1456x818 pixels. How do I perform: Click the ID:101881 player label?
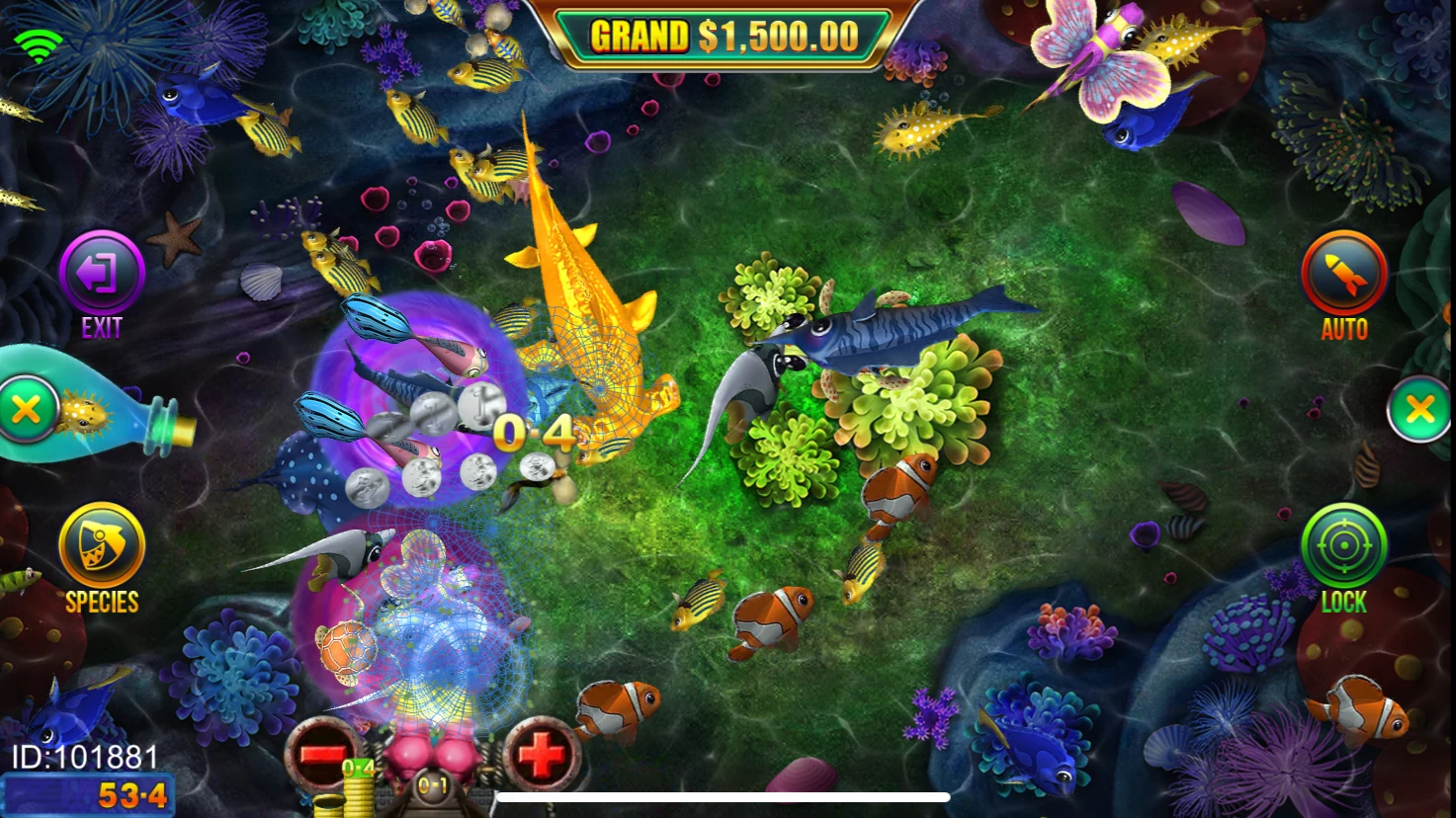84,757
